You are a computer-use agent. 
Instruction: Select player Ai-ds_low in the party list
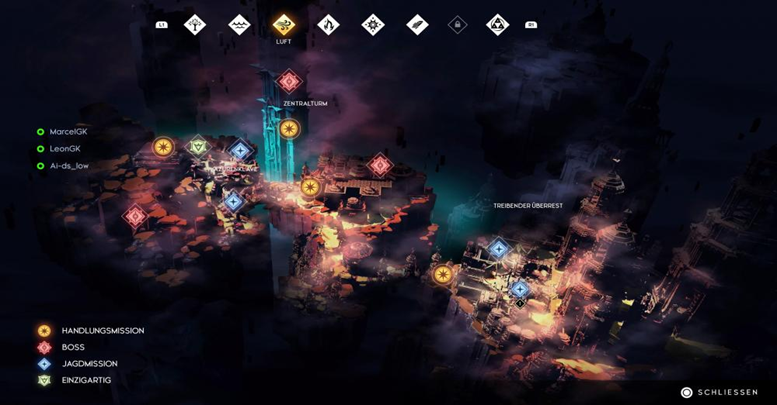[68, 166]
